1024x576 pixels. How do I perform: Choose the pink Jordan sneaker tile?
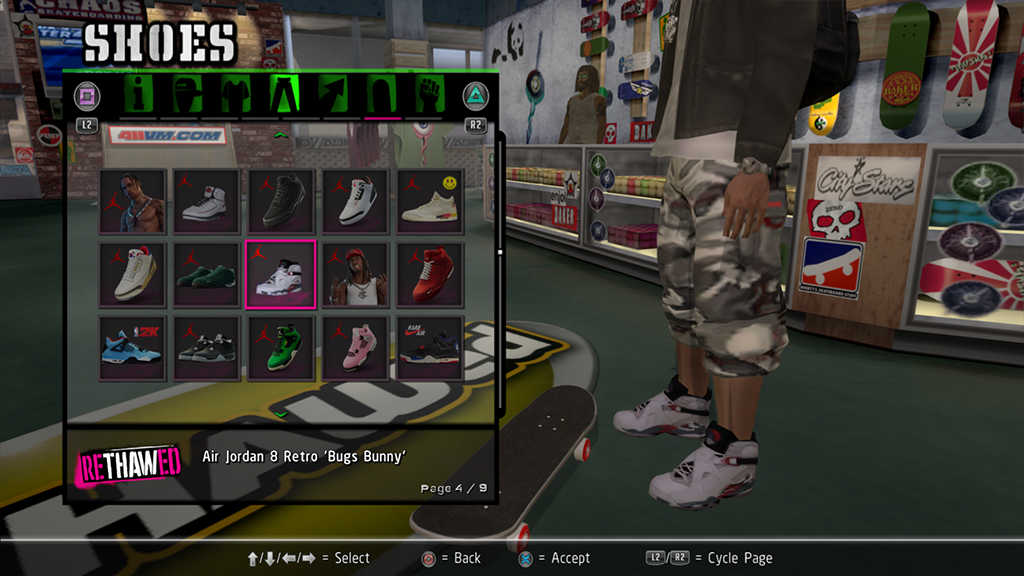point(355,347)
